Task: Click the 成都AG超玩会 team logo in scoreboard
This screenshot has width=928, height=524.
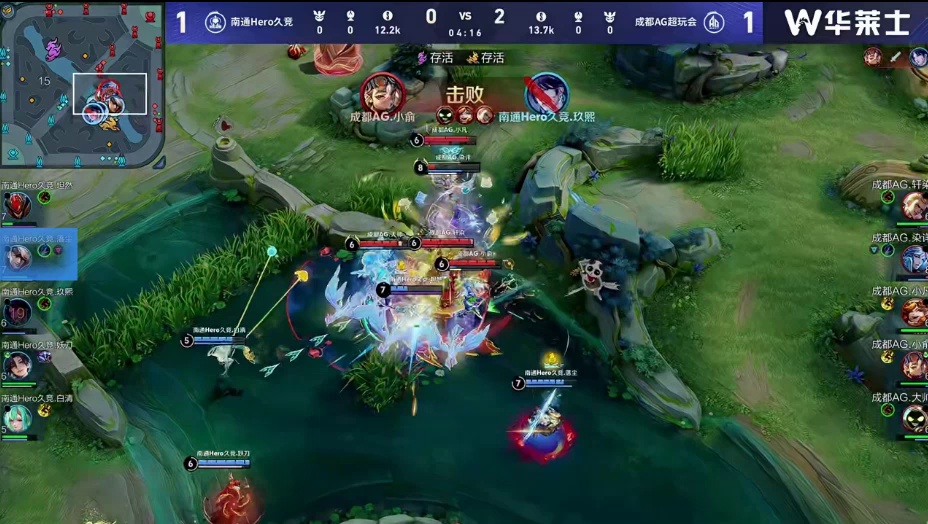Action: click(x=713, y=22)
